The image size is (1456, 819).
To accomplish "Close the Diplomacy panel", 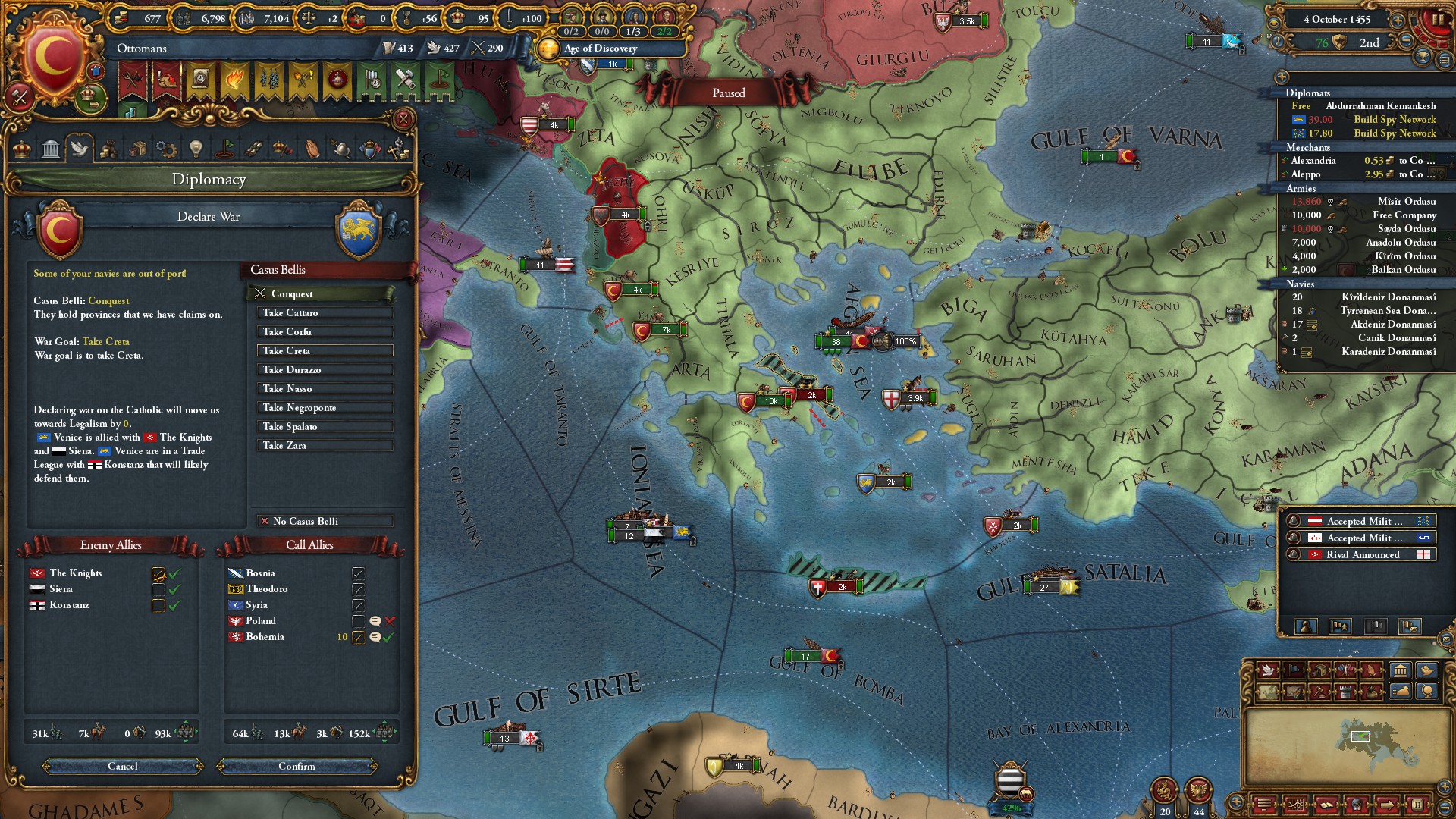I will [403, 119].
